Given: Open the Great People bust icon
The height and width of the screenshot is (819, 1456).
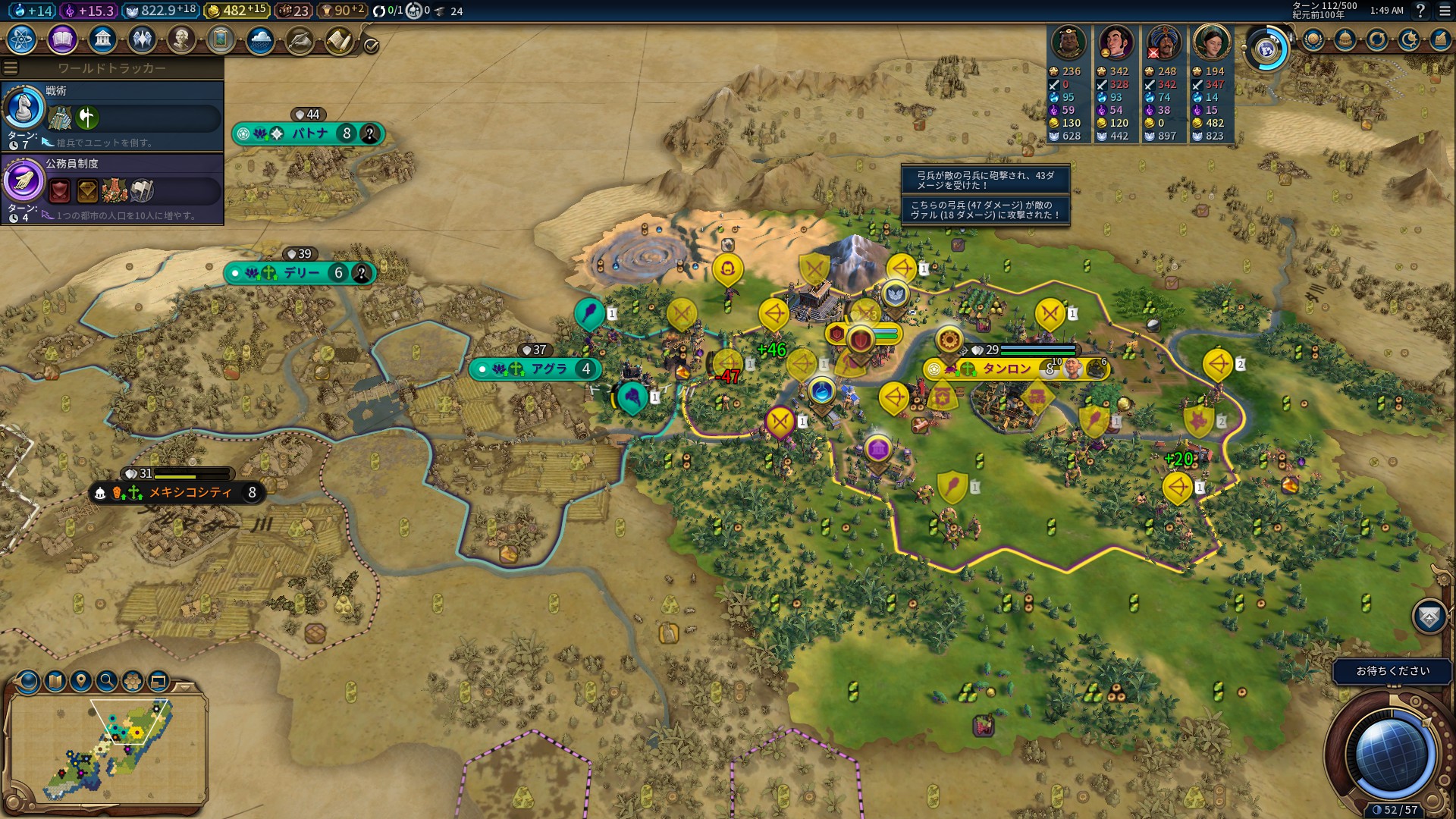Looking at the screenshot, I should pos(181,39).
